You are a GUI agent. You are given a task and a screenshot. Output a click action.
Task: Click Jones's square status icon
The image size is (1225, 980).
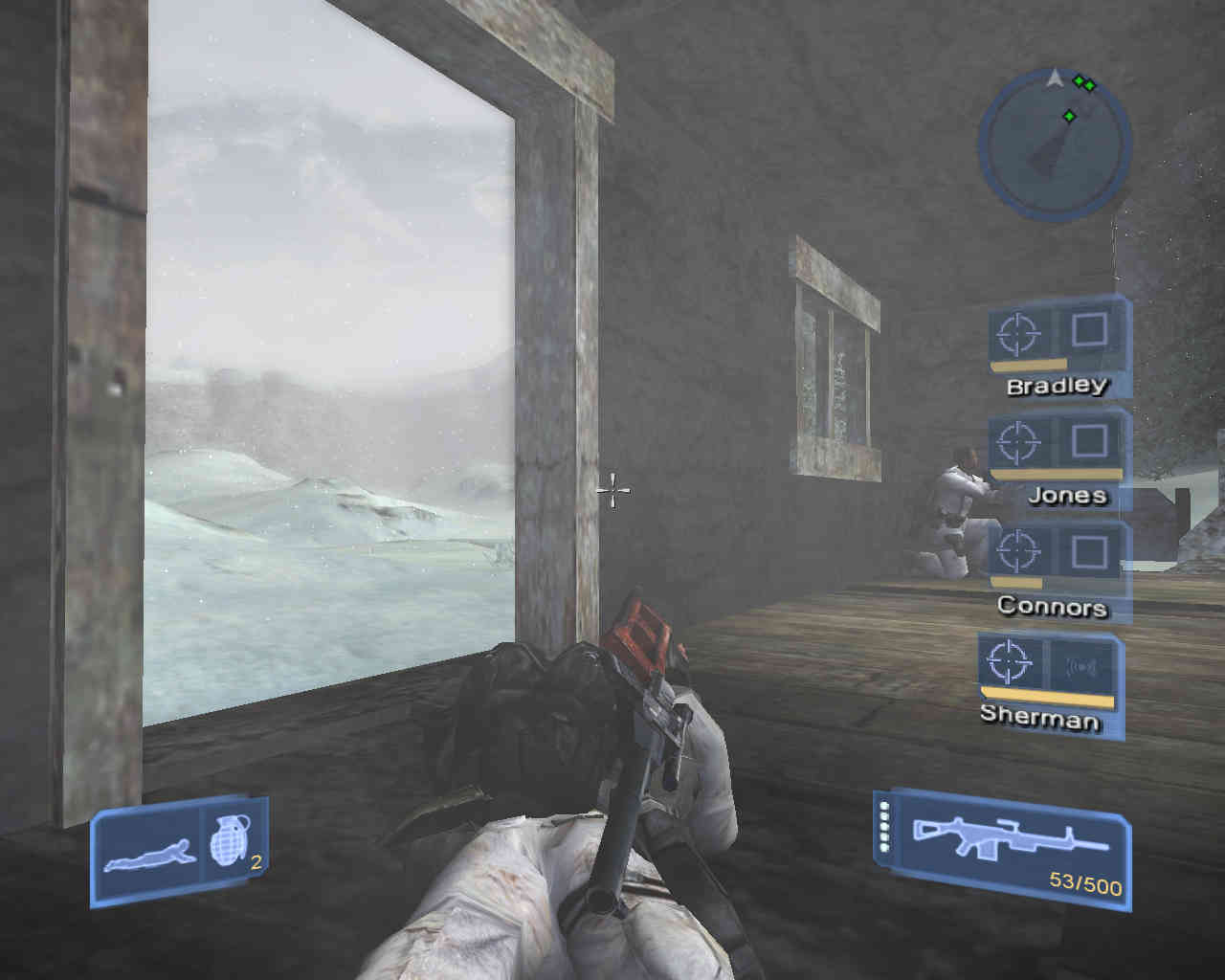click(x=1089, y=440)
